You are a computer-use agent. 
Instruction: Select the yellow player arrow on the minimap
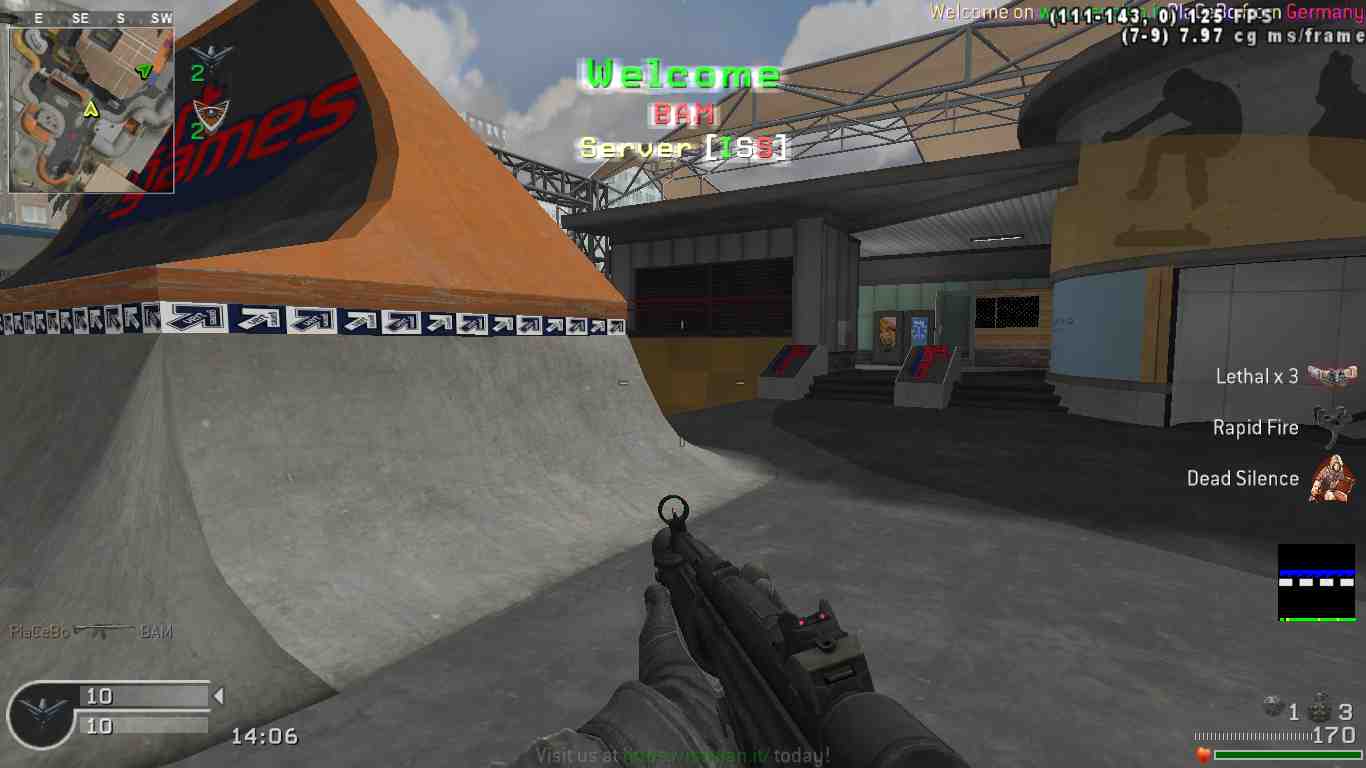point(91,109)
